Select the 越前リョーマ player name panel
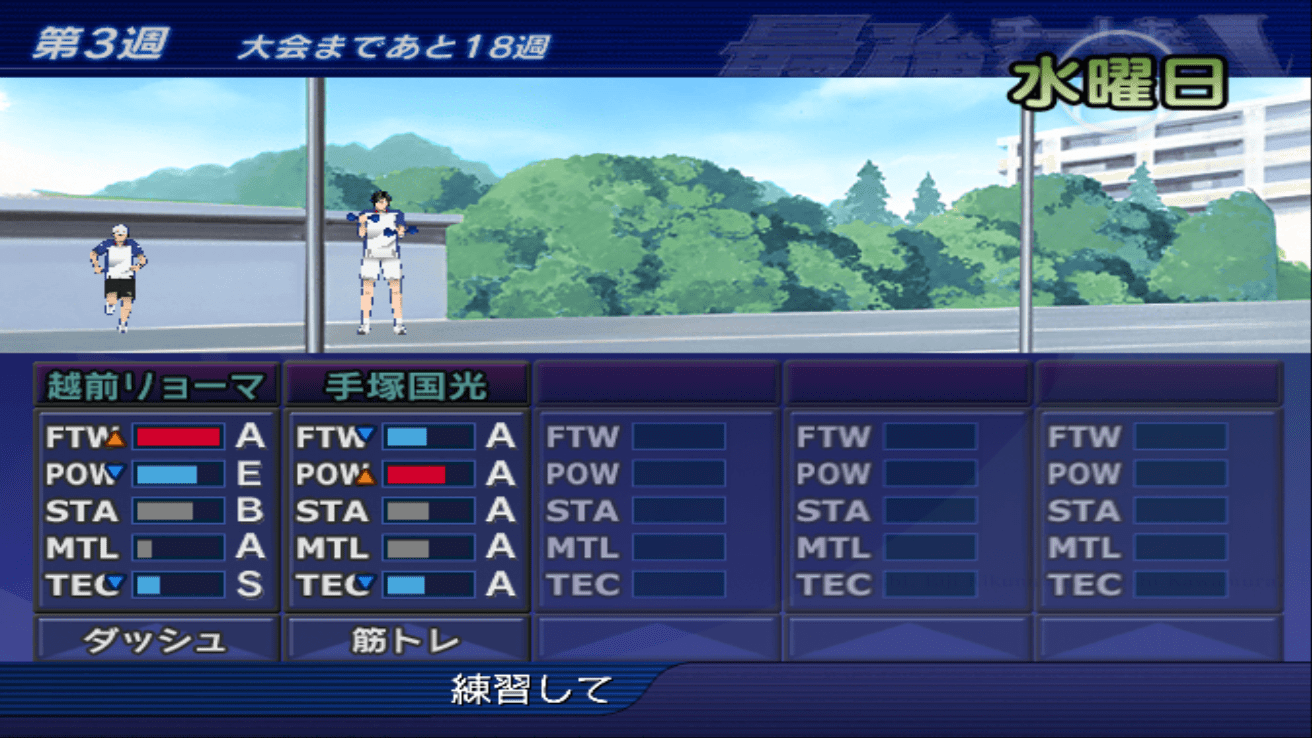 pyautogui.click(x=156, y=386)
